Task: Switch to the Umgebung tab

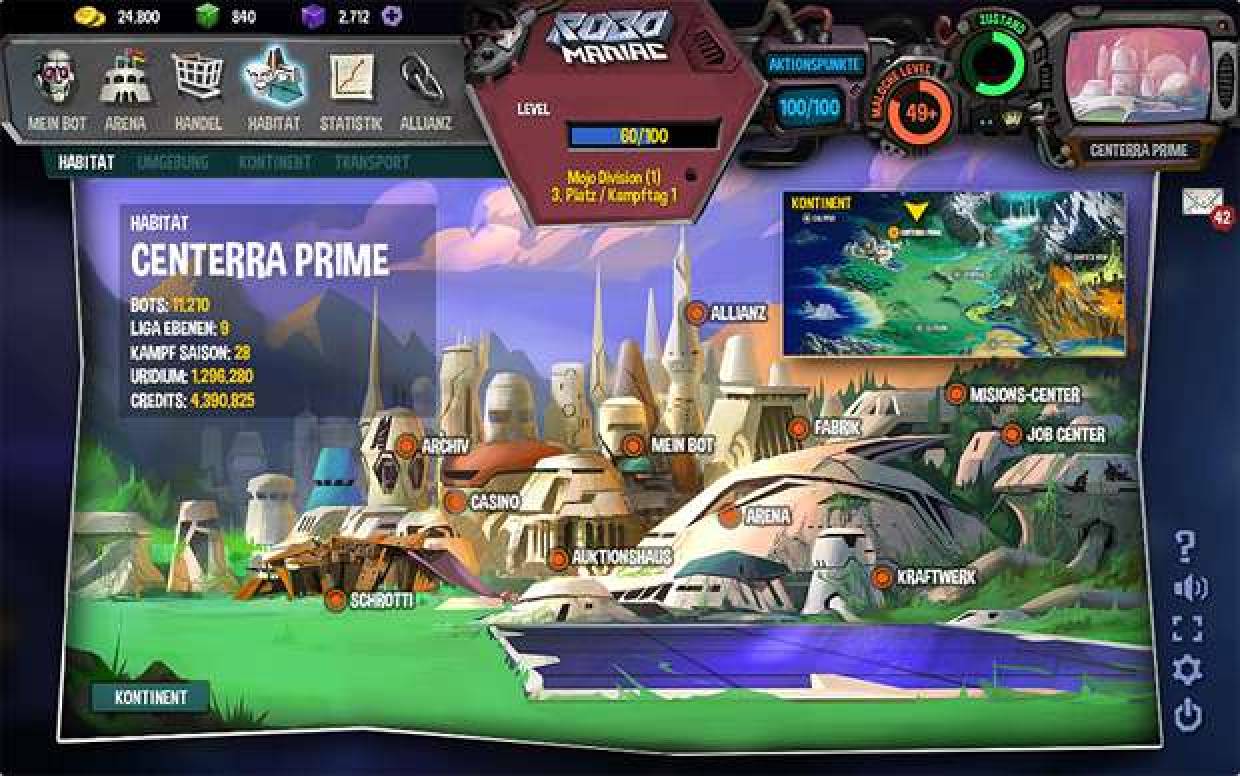Action: (x=172, y=162)
